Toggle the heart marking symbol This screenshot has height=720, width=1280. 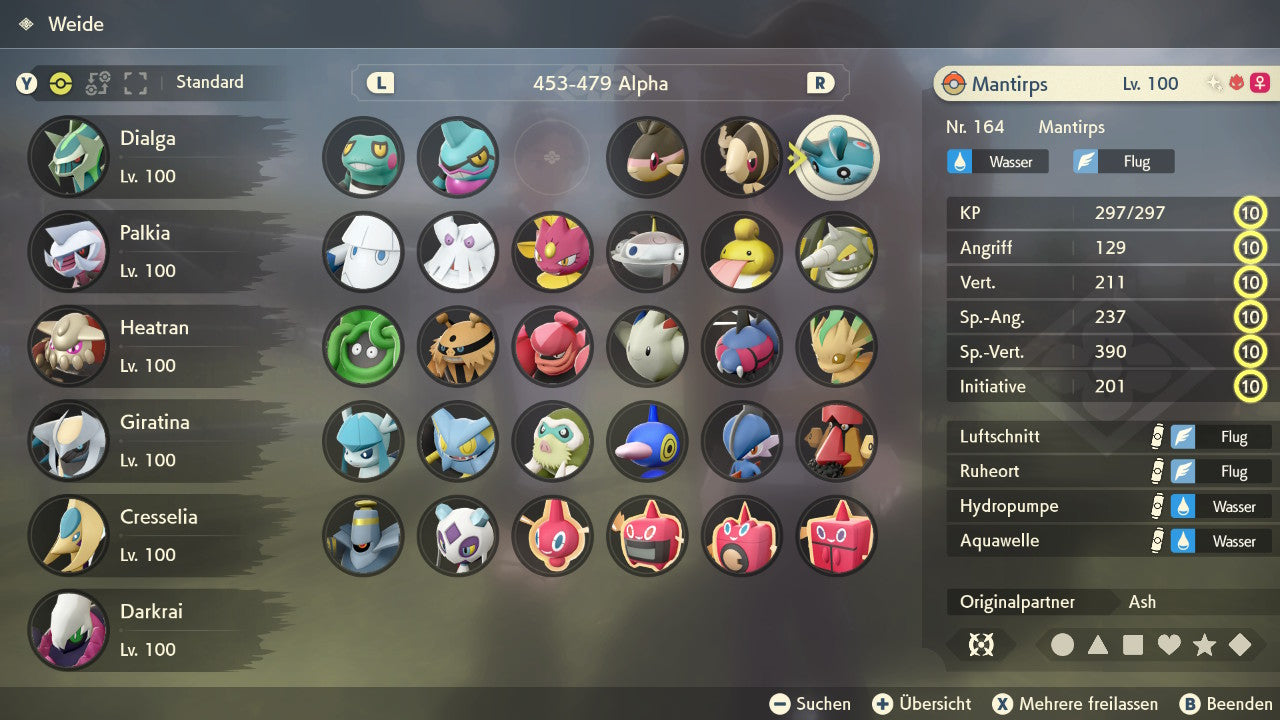pos(1169,645)
